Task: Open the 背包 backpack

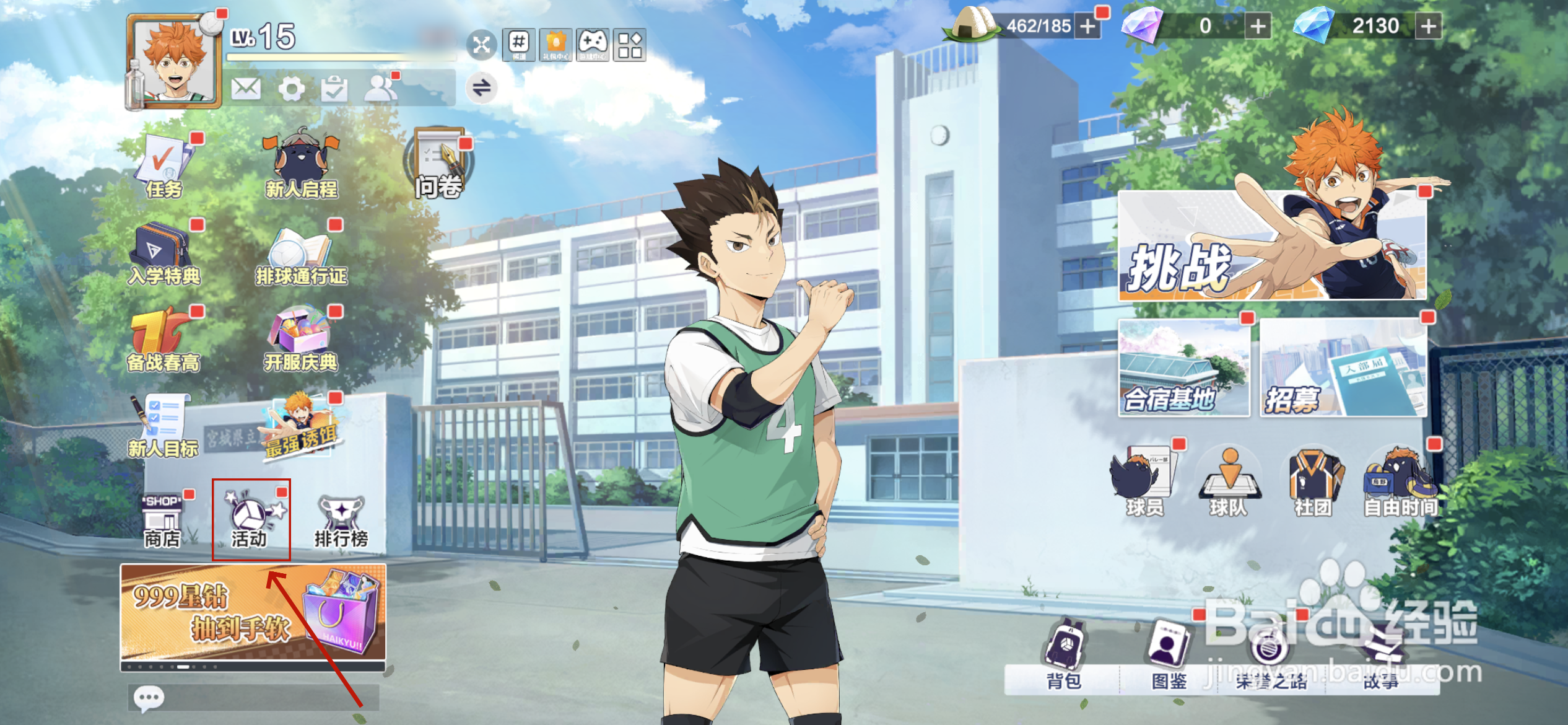Action: [1063, 655]
